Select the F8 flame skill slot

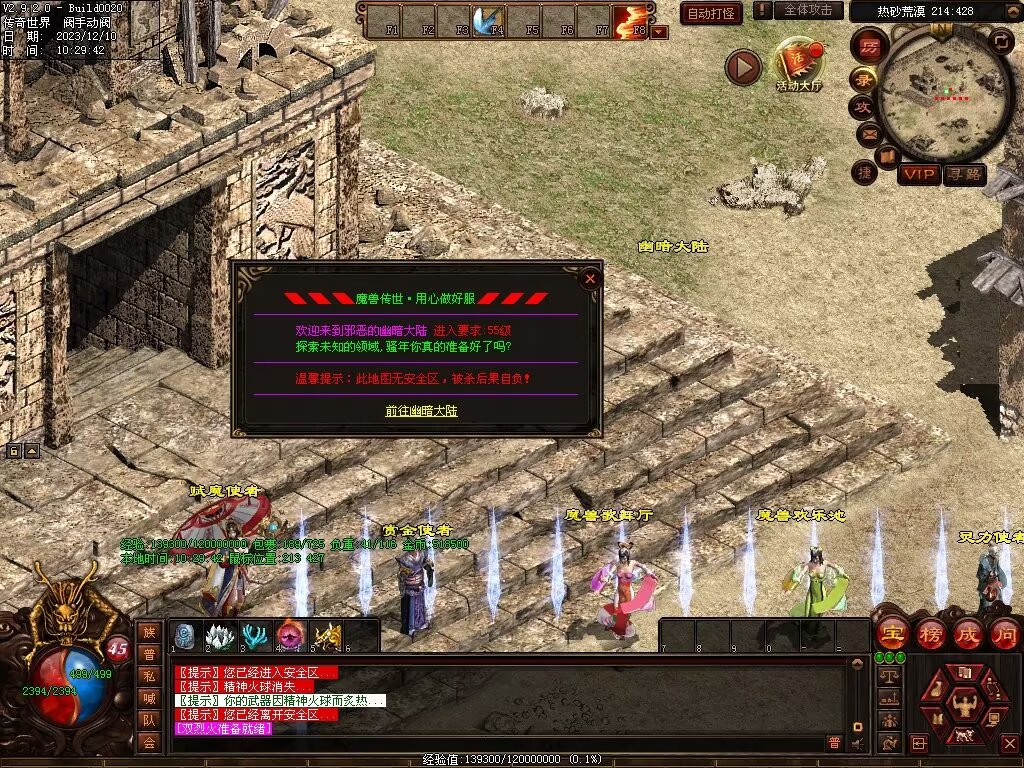point(632,20)
